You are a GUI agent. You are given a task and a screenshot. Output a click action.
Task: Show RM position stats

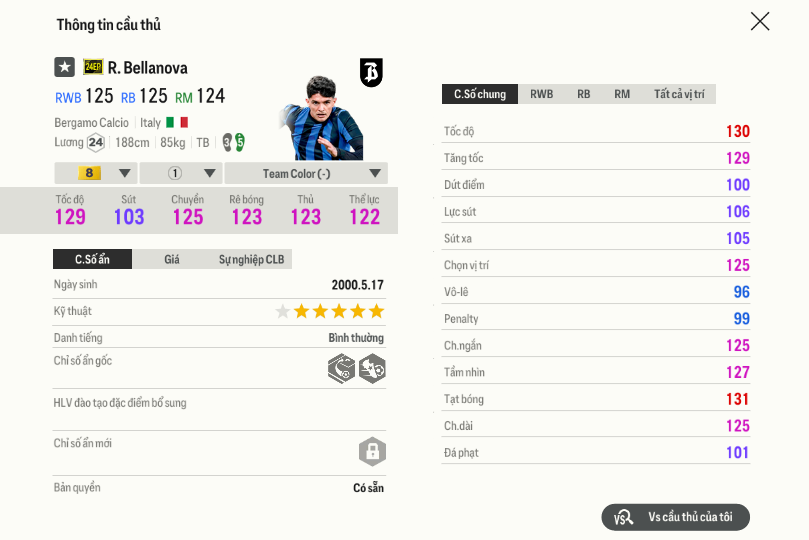click(x=622, y=94)
